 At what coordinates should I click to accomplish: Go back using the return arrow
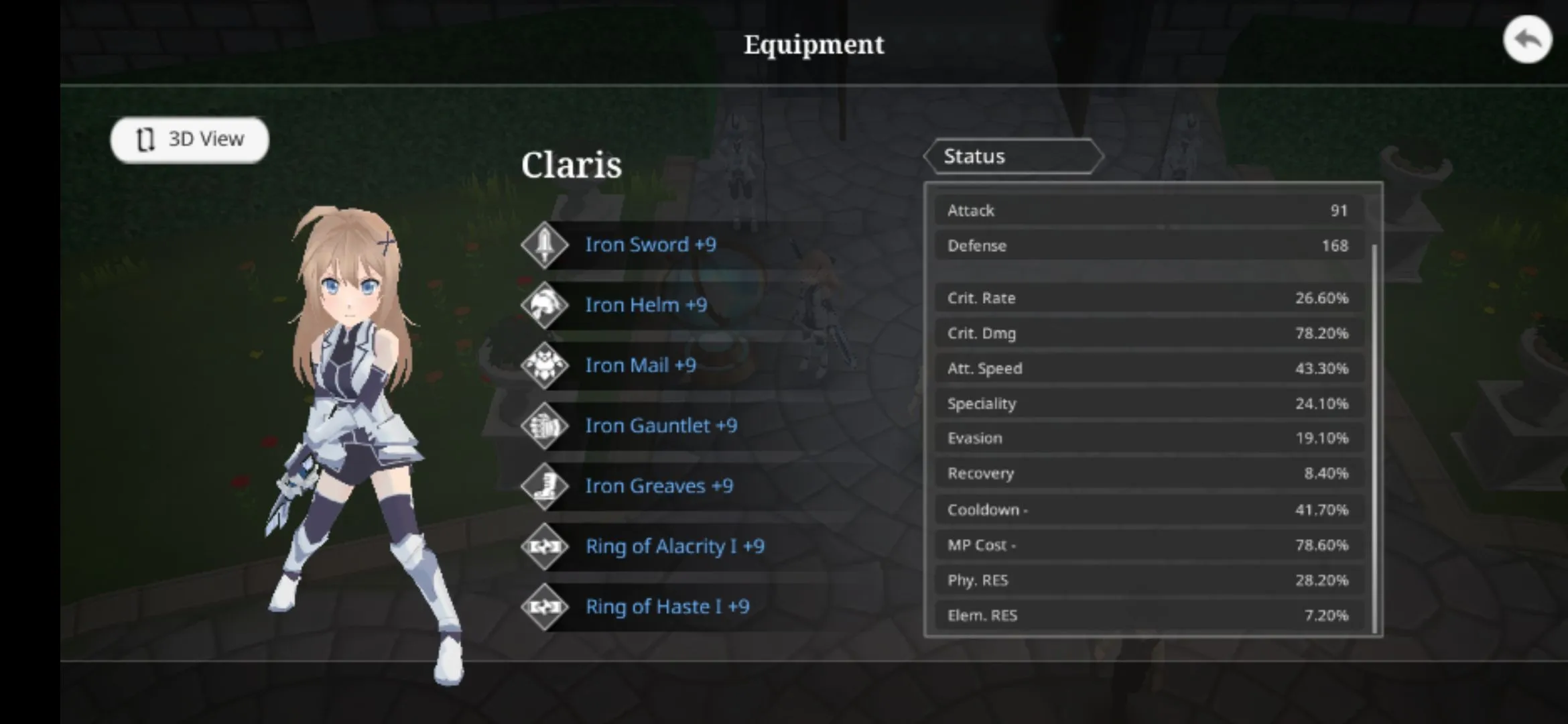[1526, 40]
